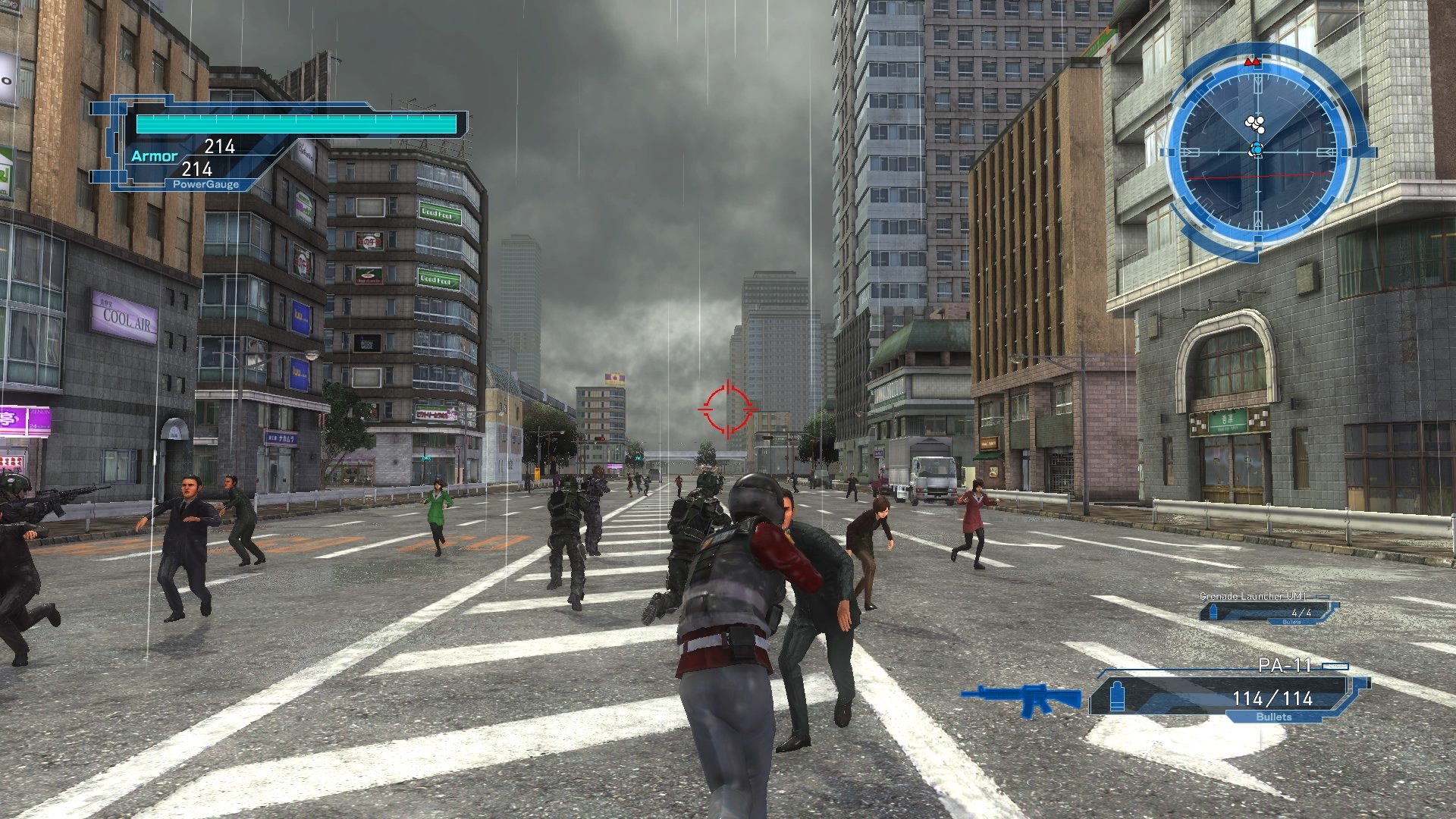Image resolution: width=1456 pixels, height=819 pixels.
Task: Click the 4/4 grenade ammo readout
Action: [x=1301, y=613]
